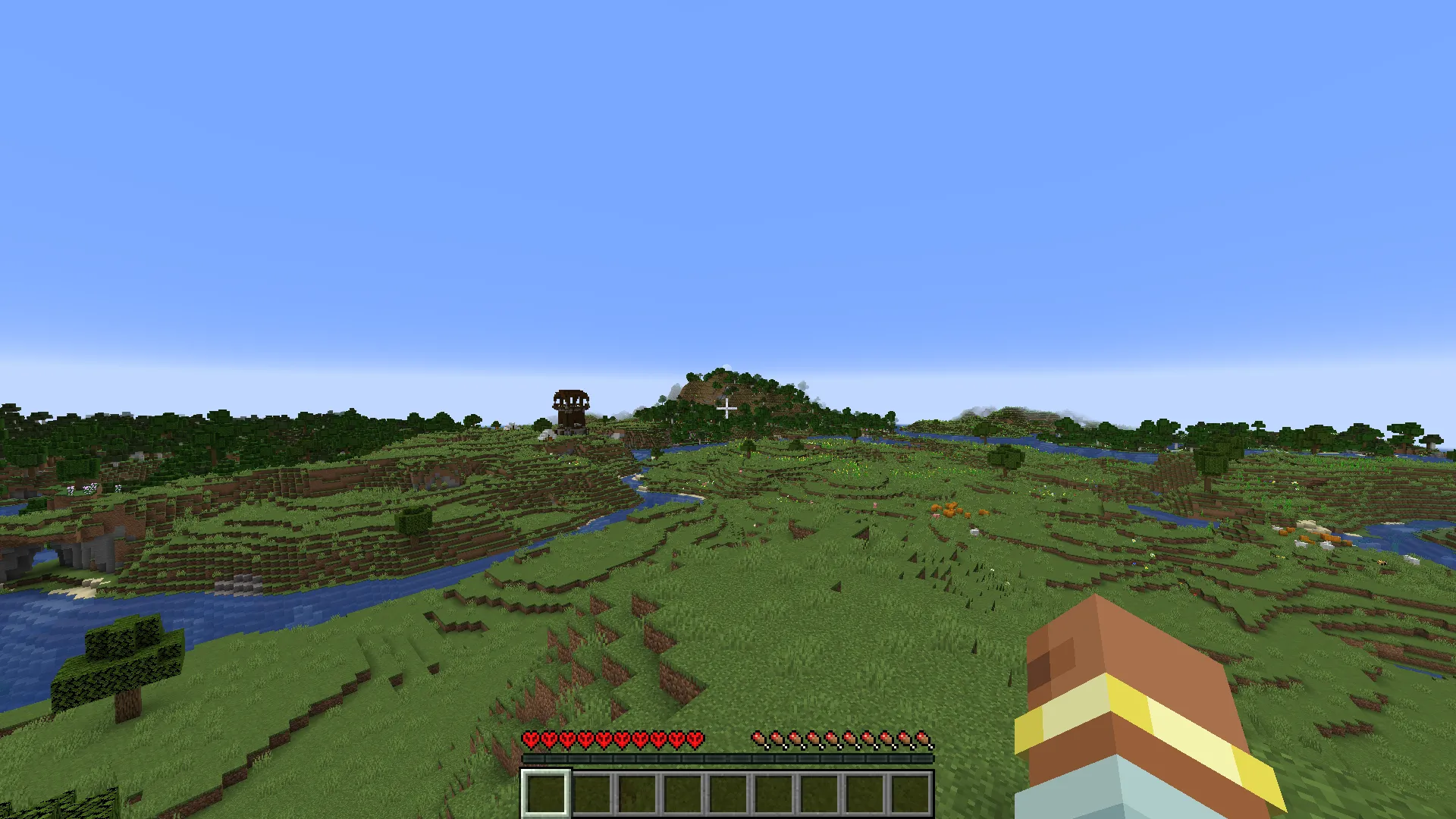Click a middle drumstick in the hunger row
The height and width of the screenshot is (819, 1456).
[842, 738]
